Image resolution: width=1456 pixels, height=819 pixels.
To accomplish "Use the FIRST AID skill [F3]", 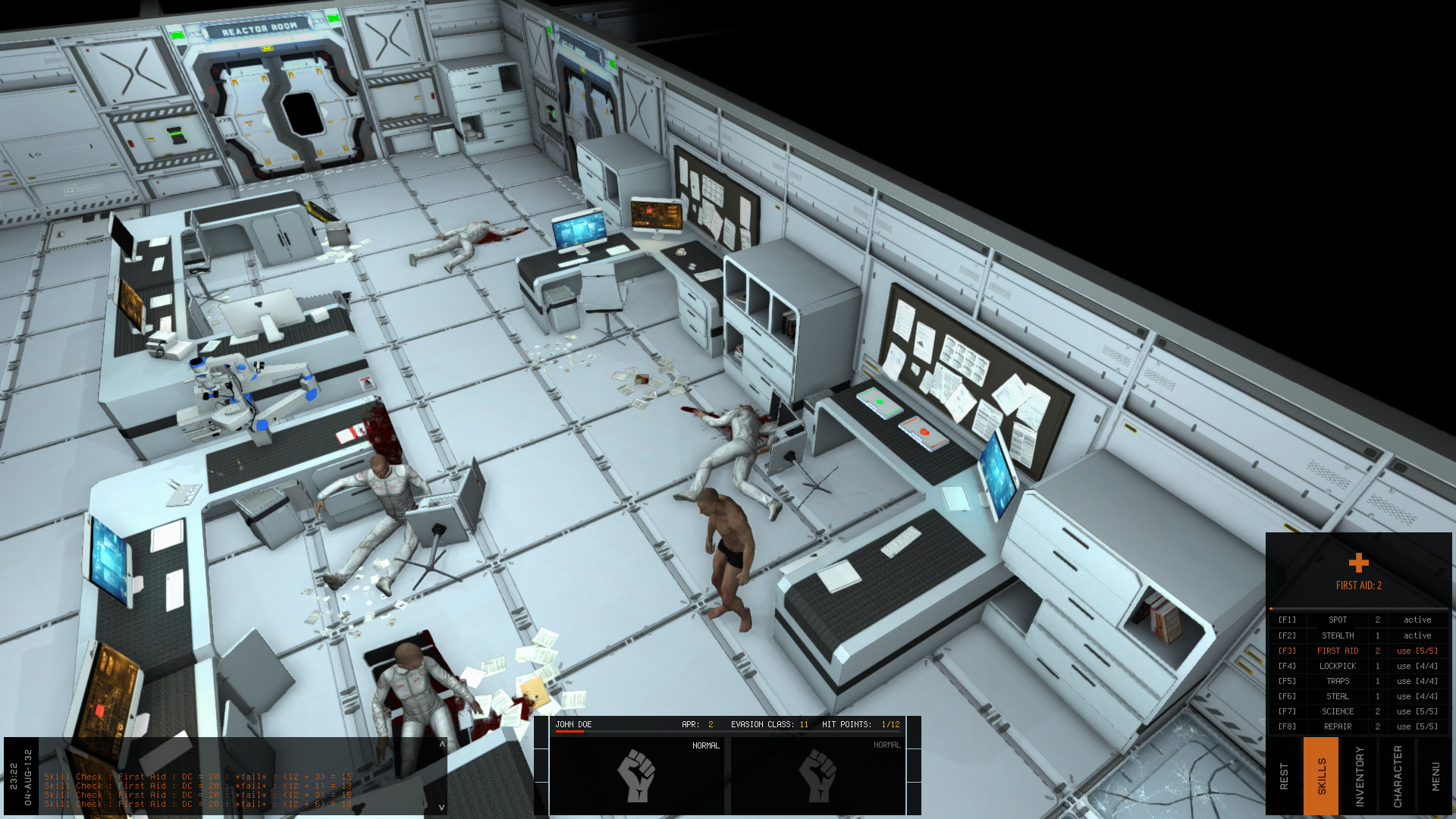I will coord(1417,651).
